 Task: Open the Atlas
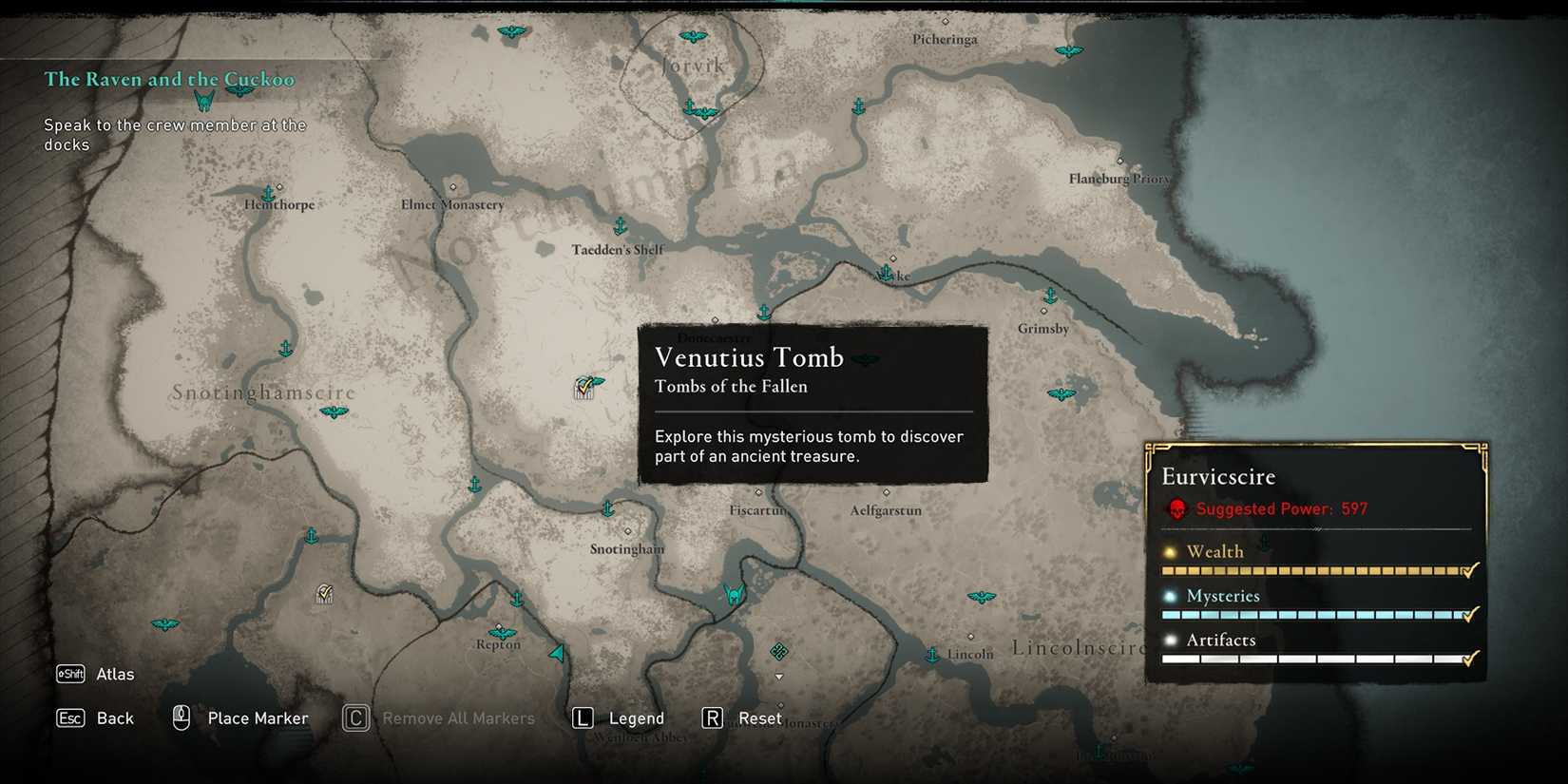tap(115, 674)
